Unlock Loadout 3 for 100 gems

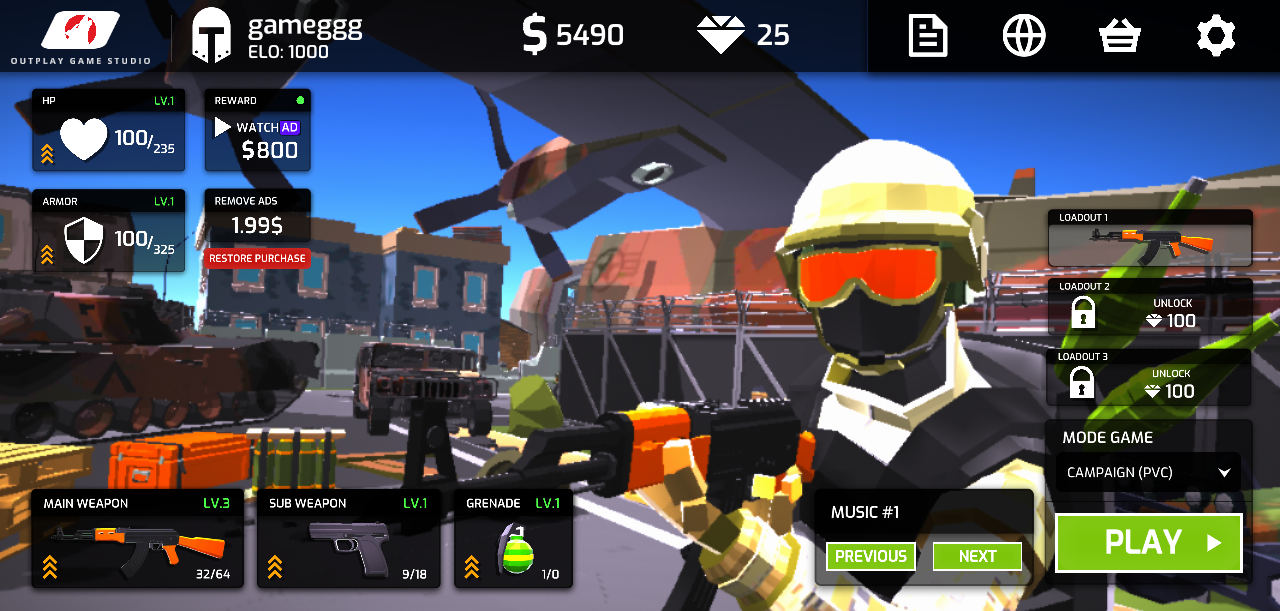coord(1149,378)
